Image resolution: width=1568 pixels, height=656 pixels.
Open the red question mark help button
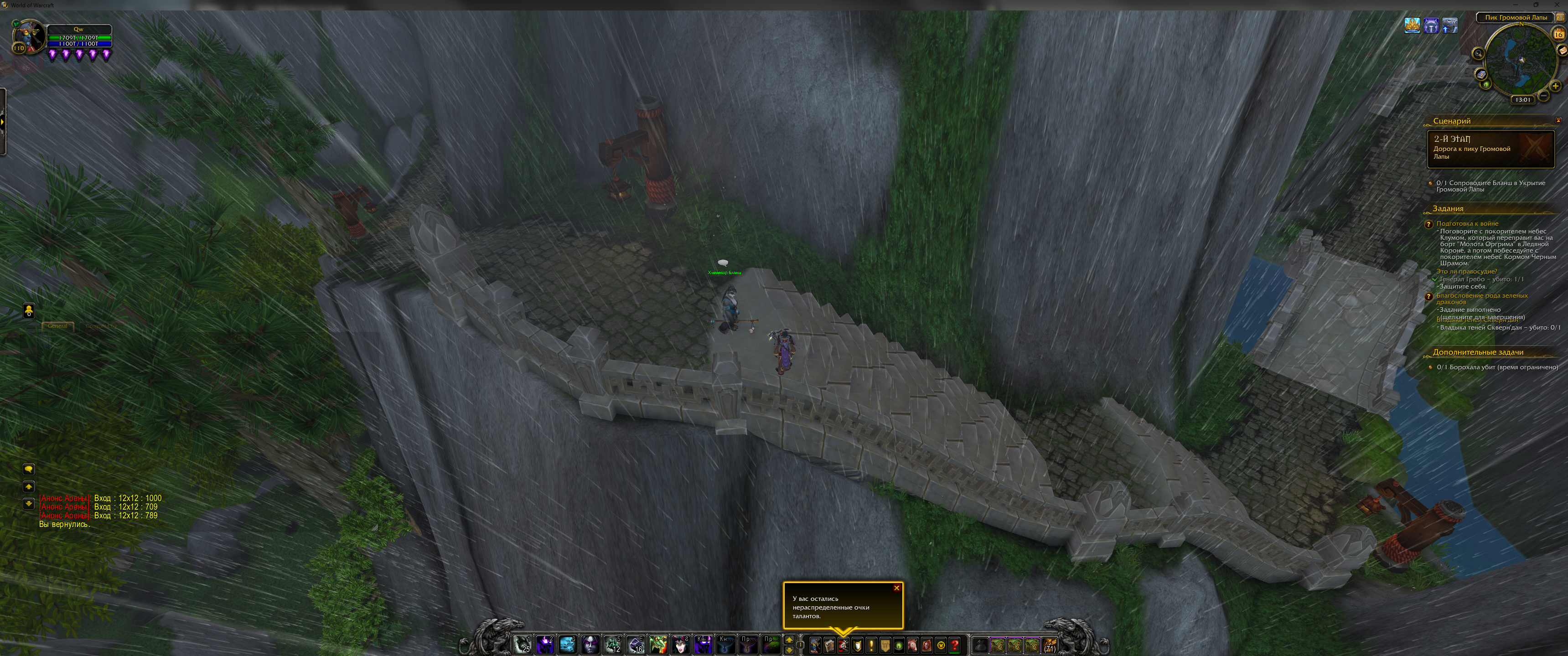tap(954, 645)
